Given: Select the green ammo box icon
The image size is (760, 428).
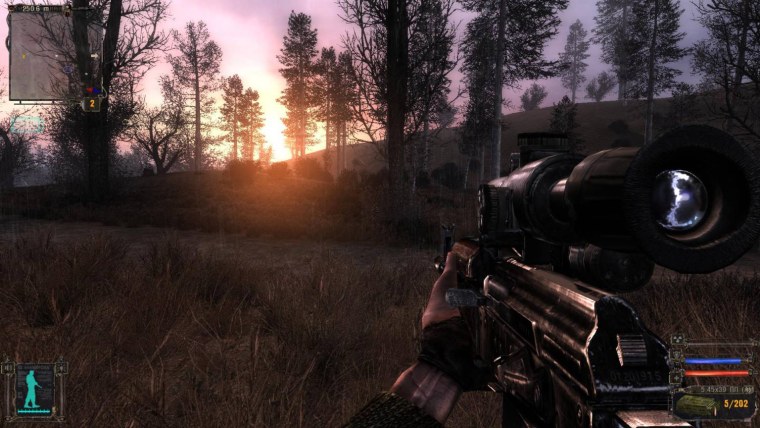Looking at the screenshot, I should point(698,404).
